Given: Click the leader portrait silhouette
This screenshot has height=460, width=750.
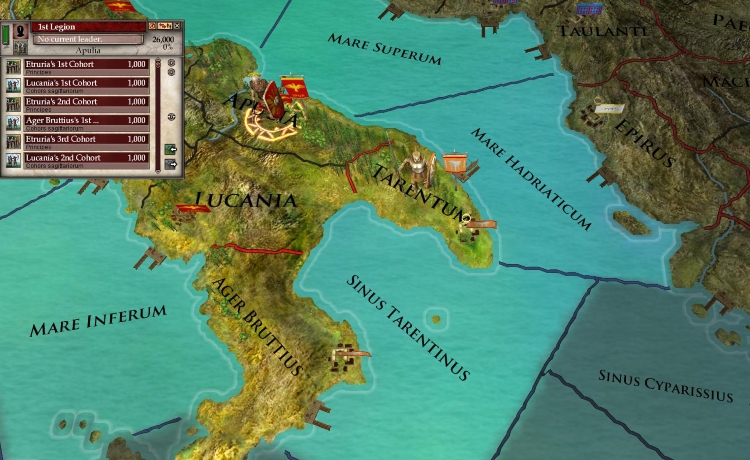Looking at the screenshot, I should (20, 29).
